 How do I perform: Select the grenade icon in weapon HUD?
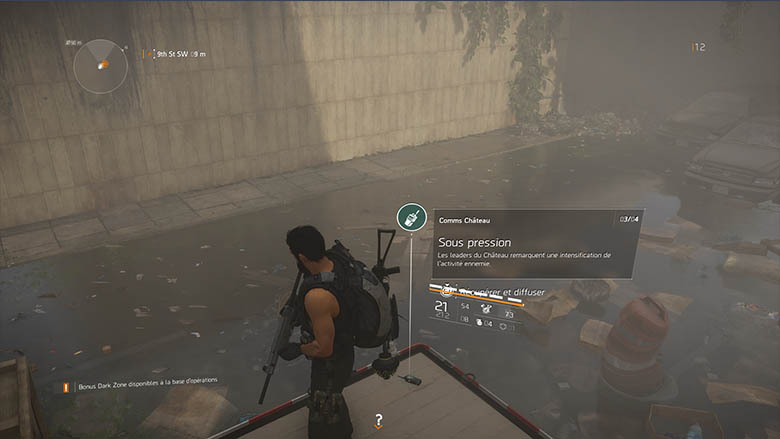click(x=480, y=320)
